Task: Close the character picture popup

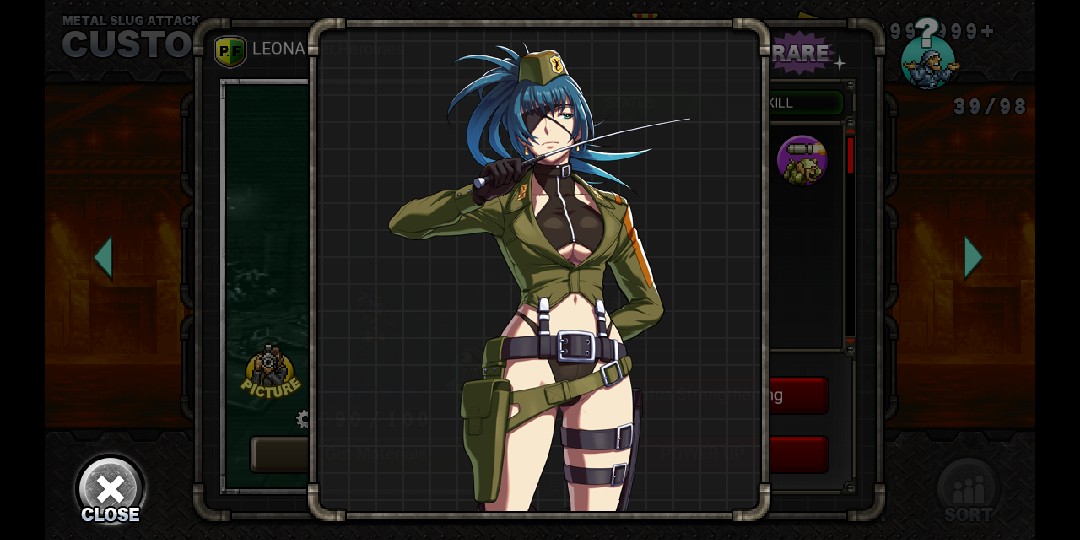Action: pos(110,491)
